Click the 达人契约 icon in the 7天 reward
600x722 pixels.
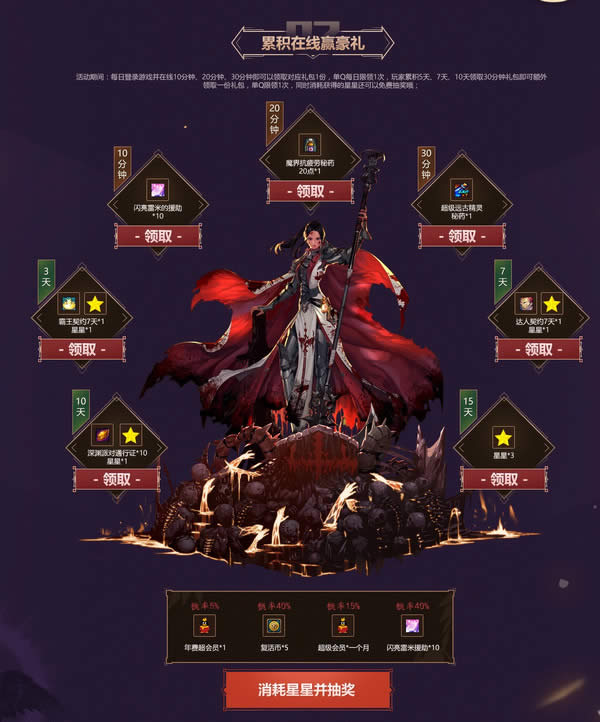[x=525, y=303]
